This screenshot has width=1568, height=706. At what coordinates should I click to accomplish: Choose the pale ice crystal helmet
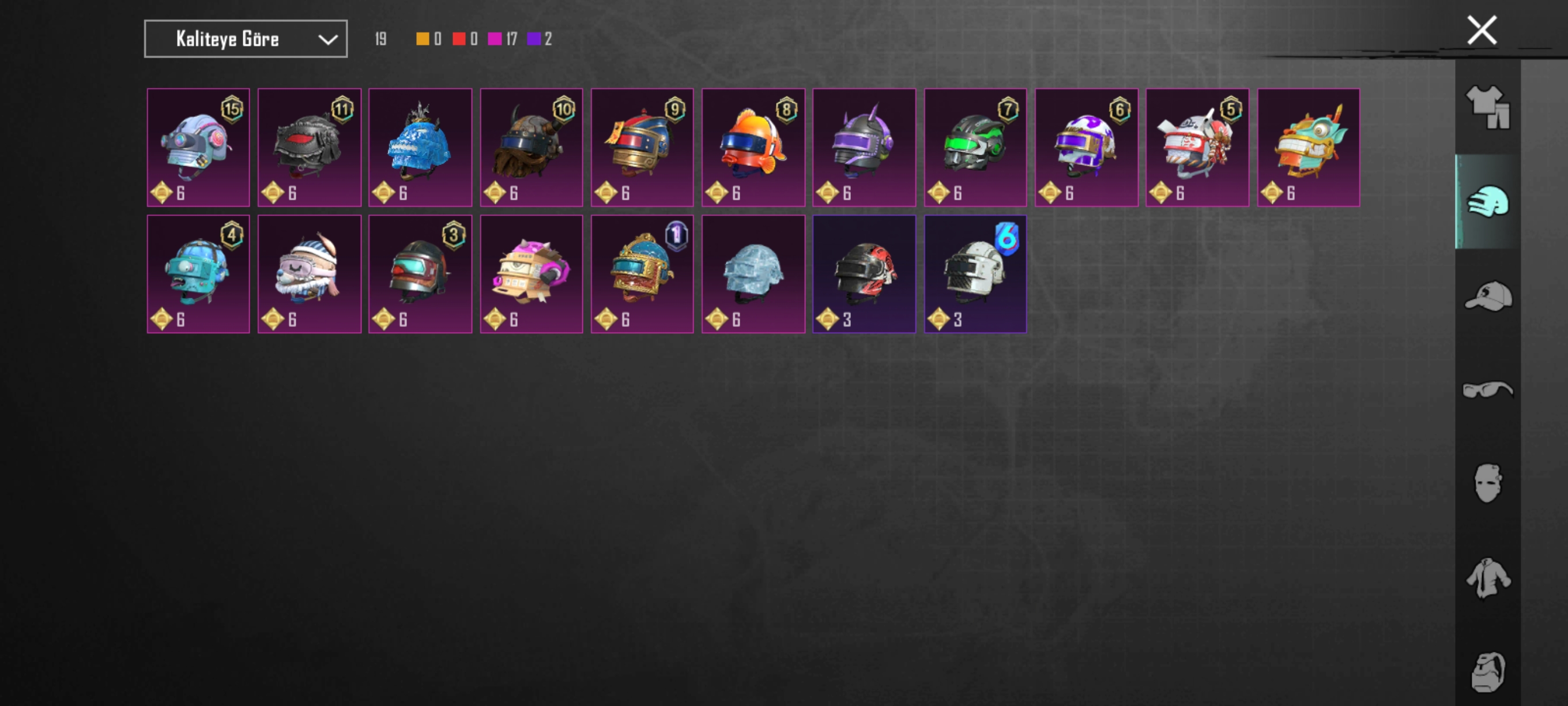(753, 273)
